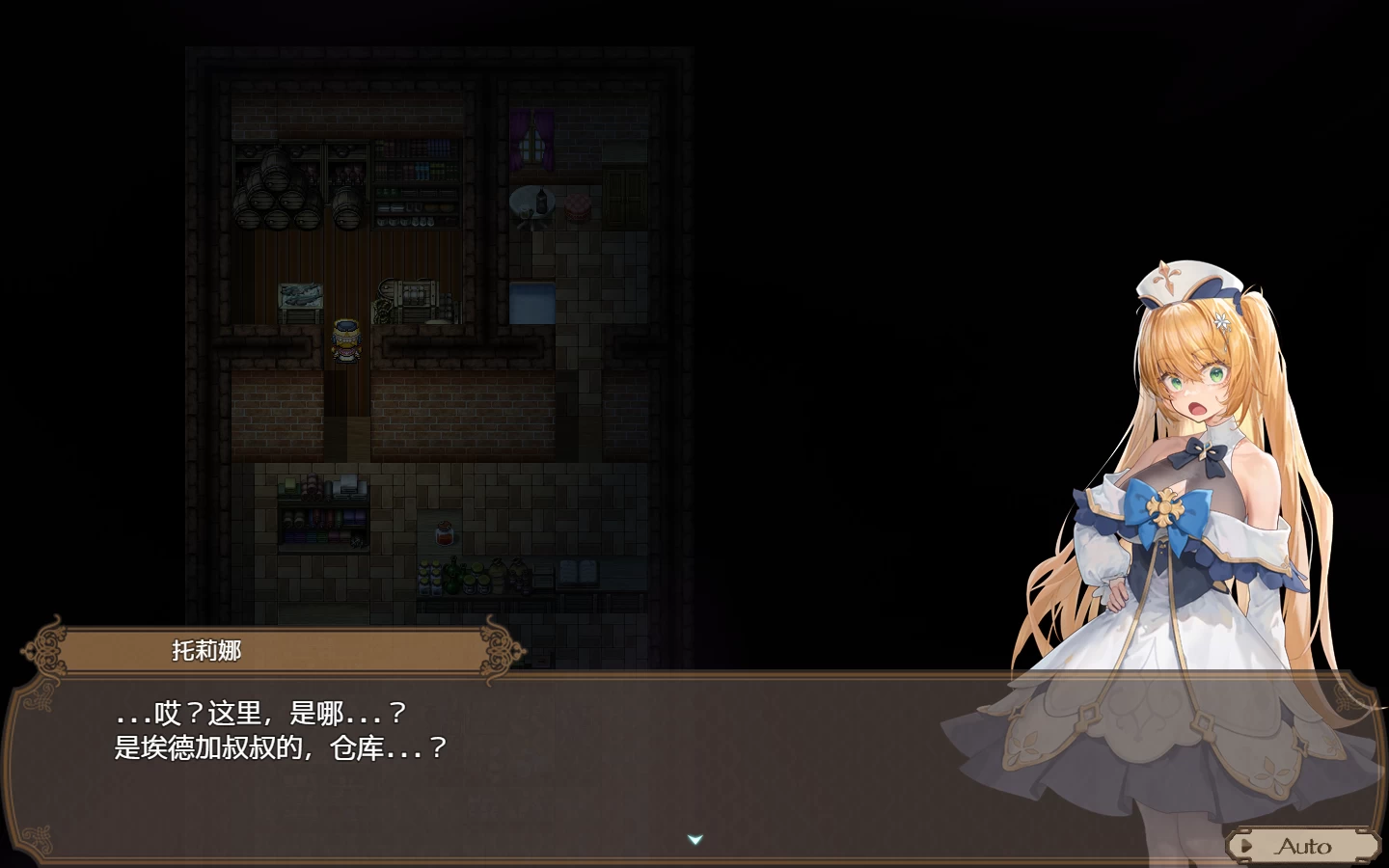Enable Auto mode for dialogue playback
Image resolution: width=1389 pixels, height=868 pixels.
(x=1304, y=846)
